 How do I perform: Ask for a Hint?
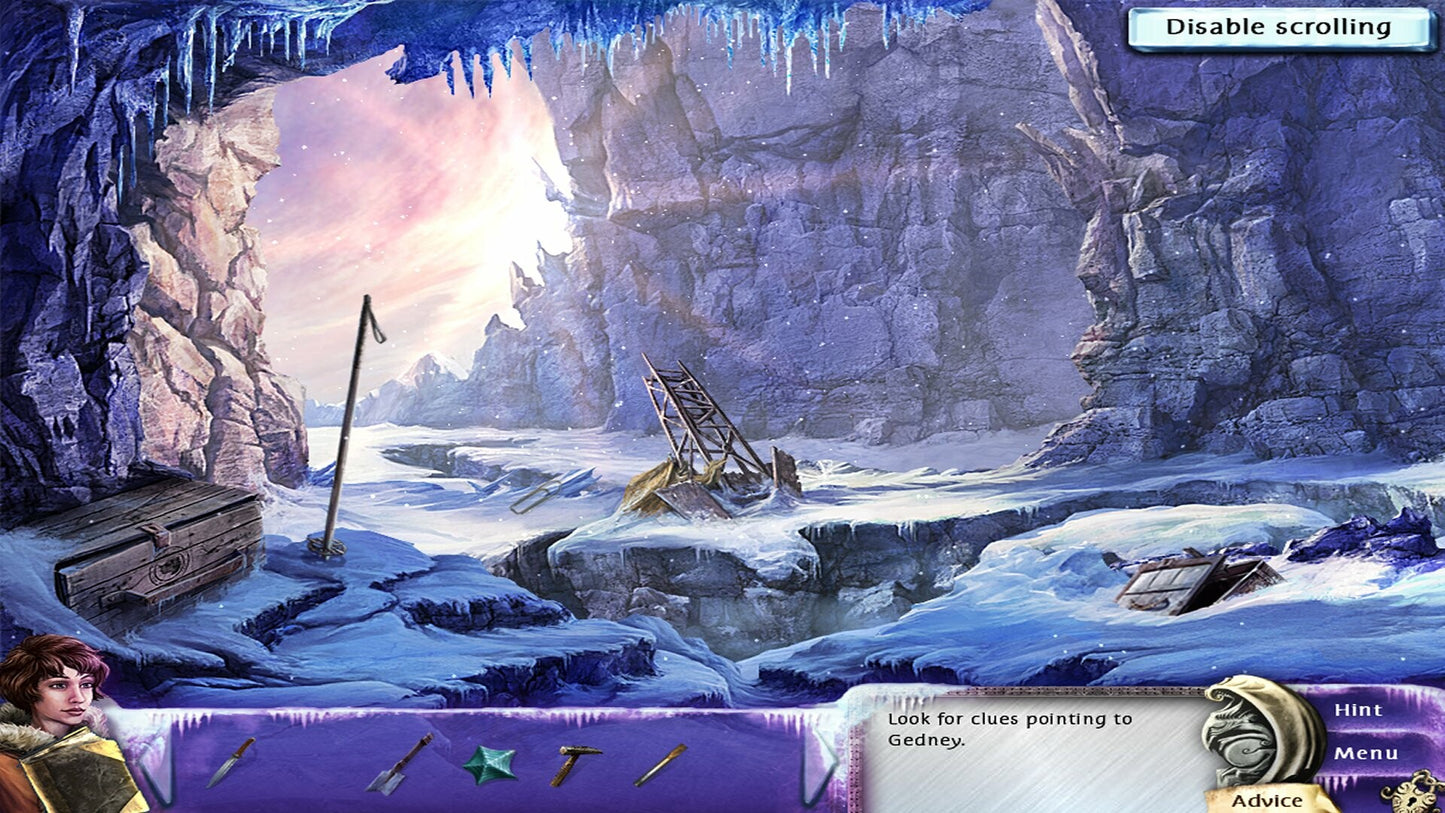(x=1357, y=710)
